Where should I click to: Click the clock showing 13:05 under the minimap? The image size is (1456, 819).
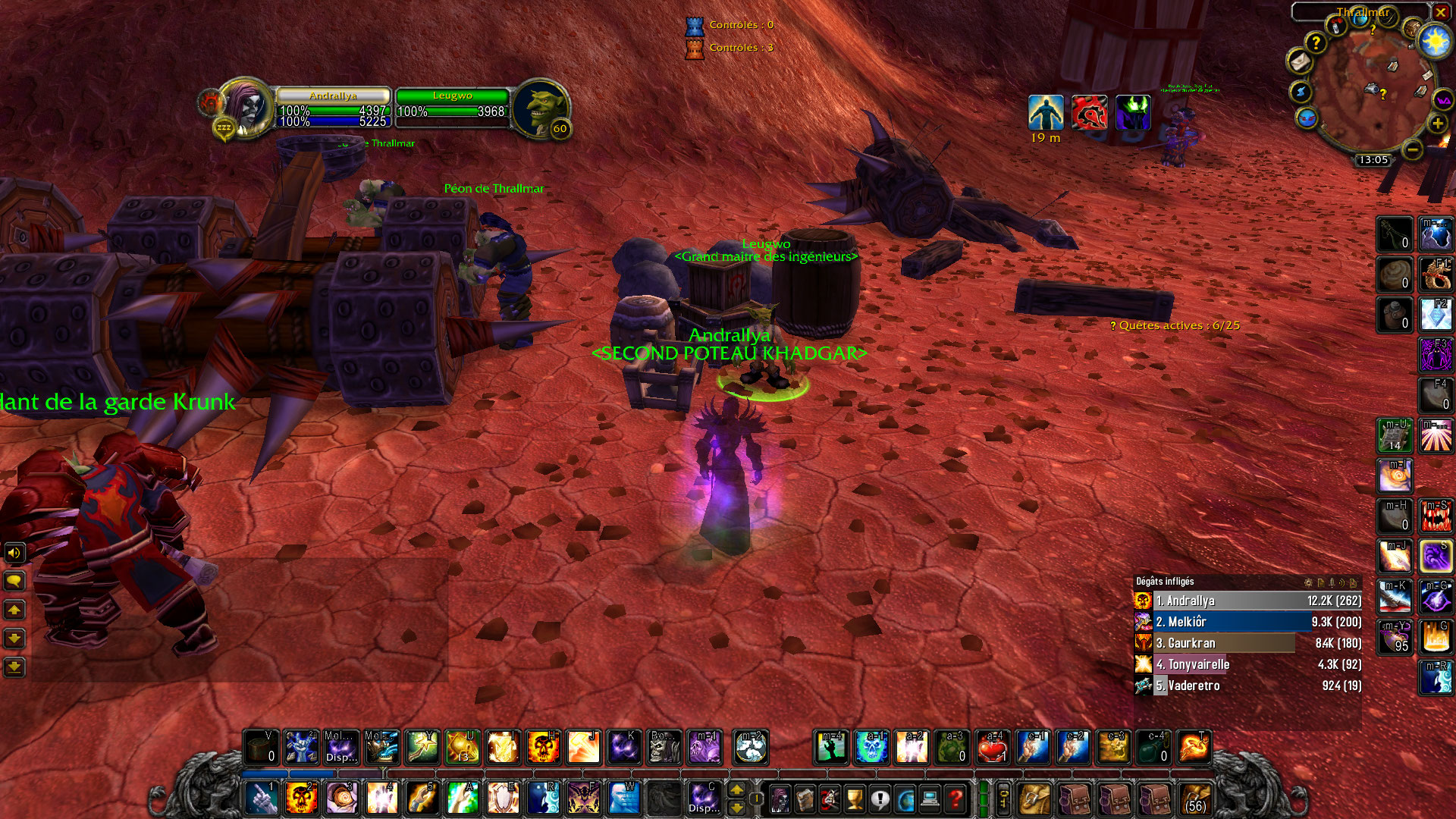[x=1375, y=159]
